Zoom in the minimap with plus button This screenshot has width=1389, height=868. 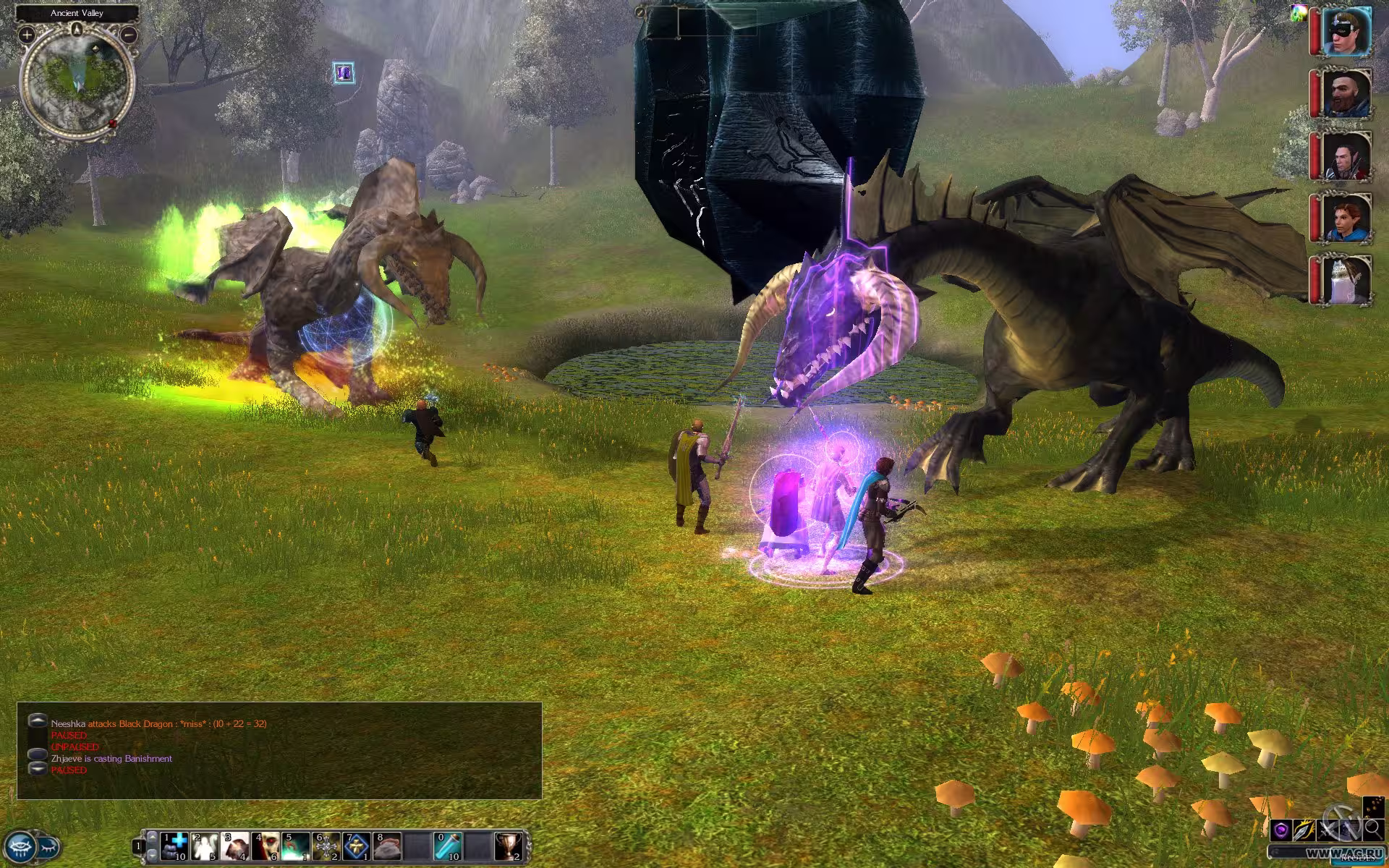pyautogui.click(x=27, y=34)
